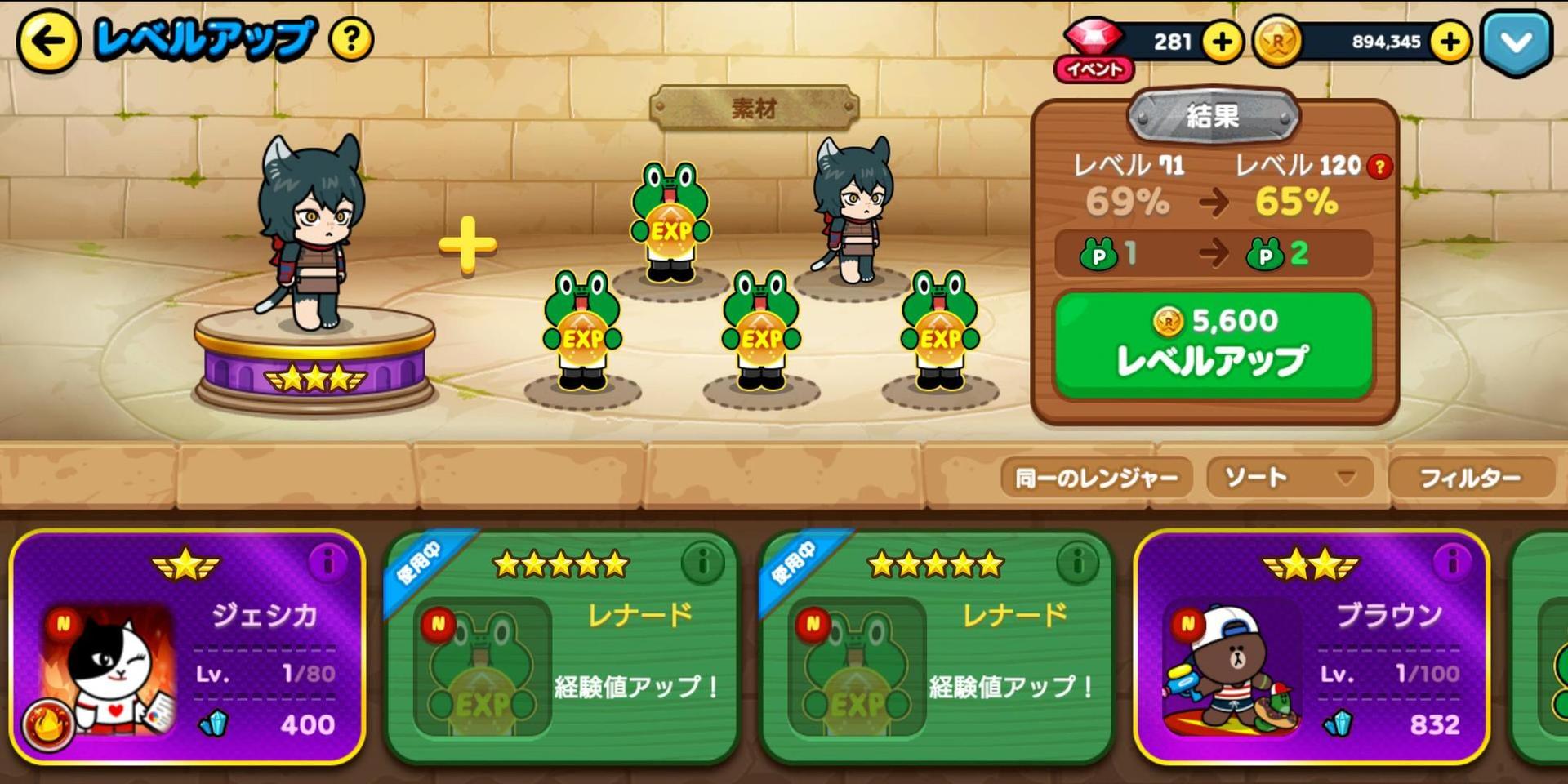Add more rubies with the plus button
This screenshot has height=784, width=1568.
pos(1221,42)
